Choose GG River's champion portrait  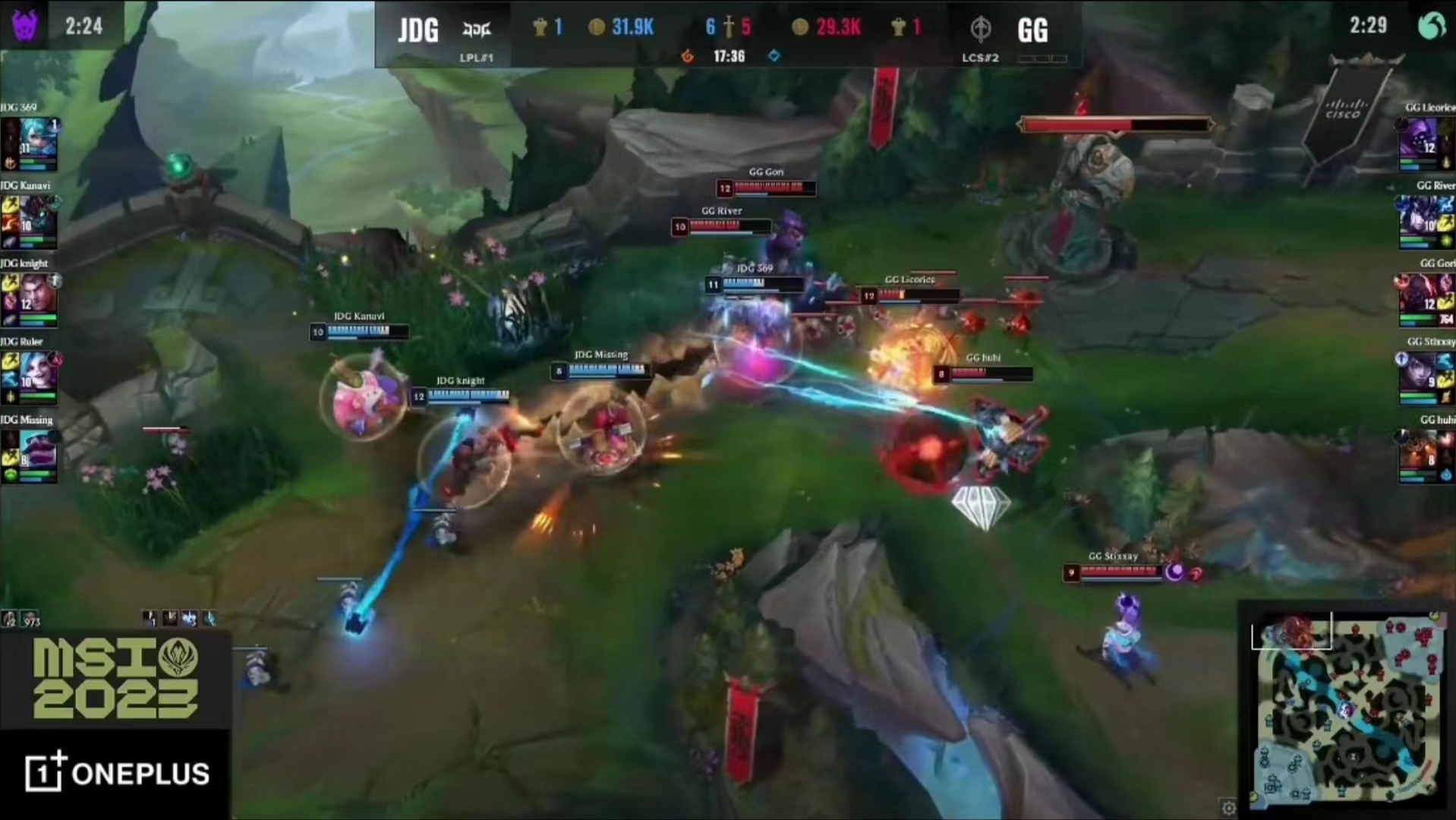click(1421, 216)
